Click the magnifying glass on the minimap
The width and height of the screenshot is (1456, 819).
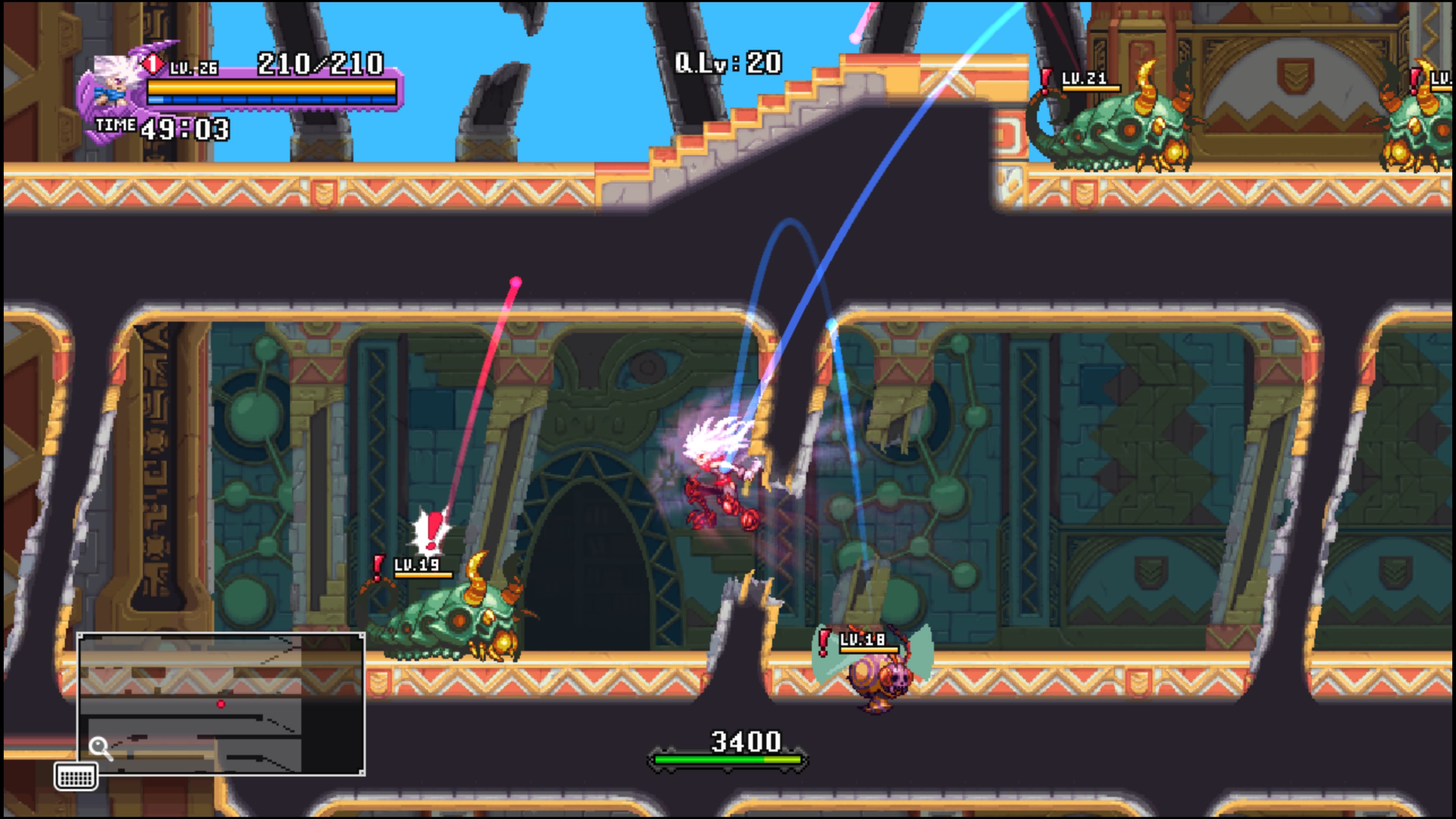pyautogui.click(x=100, y=748)
